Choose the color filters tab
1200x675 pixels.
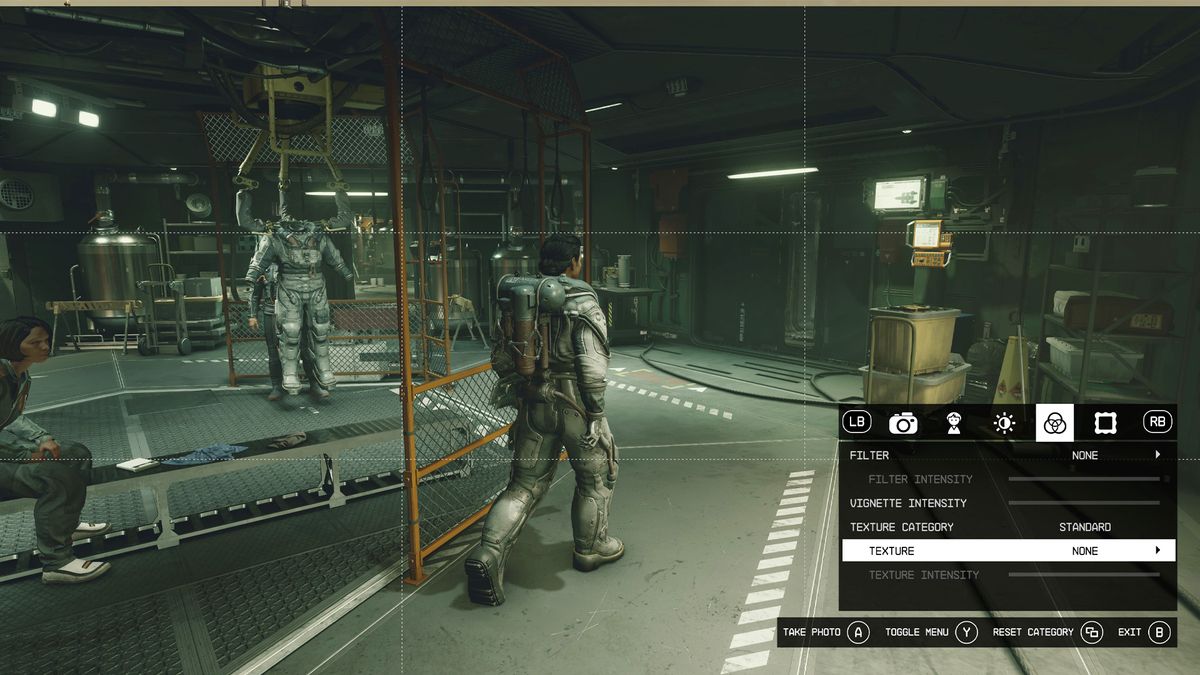pos(1054,423)
